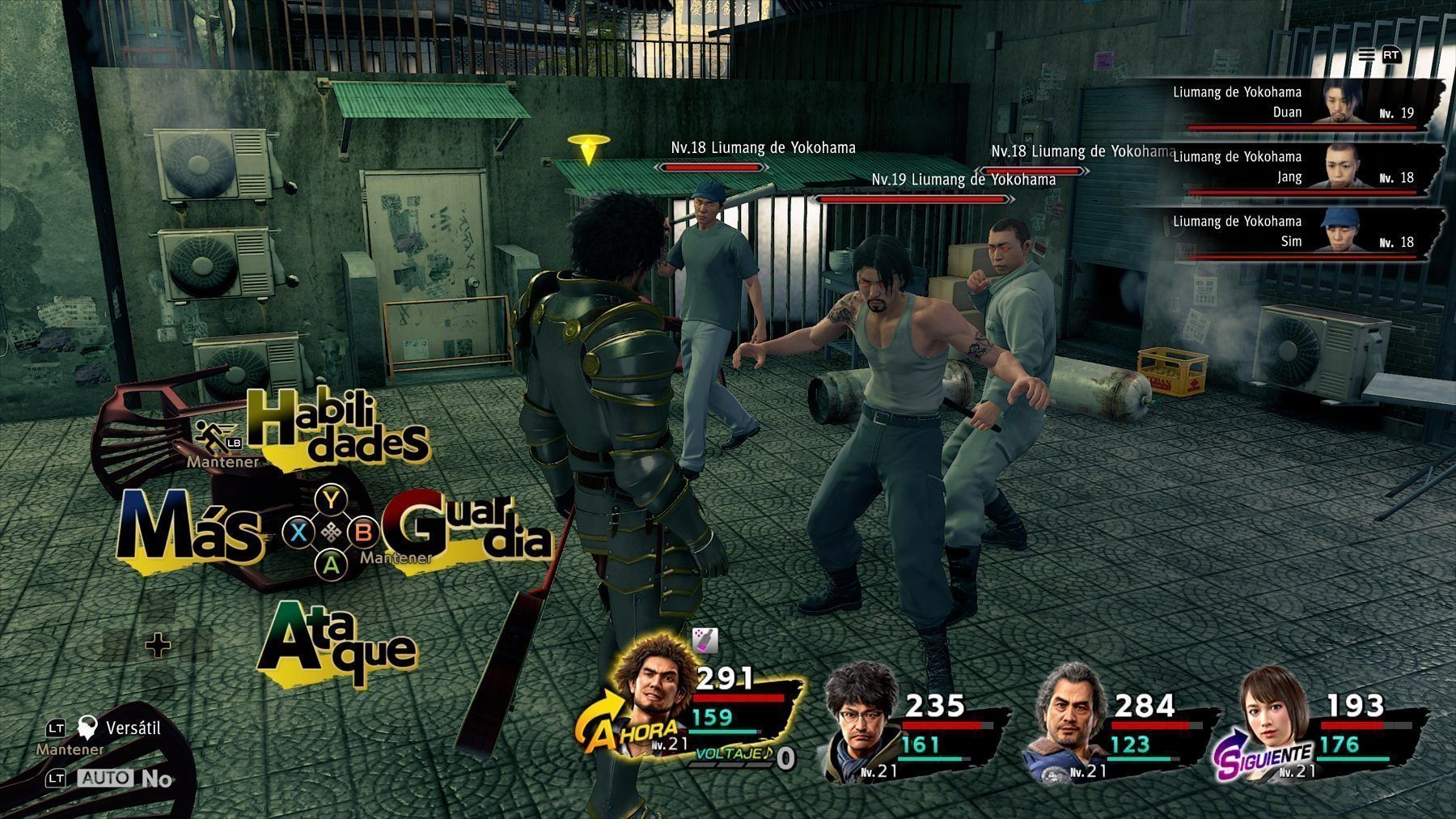The height and width of the screenshot is (819, 1456).
Task: Click the pink status icon above the hero
Action: [x=706, y=640]
